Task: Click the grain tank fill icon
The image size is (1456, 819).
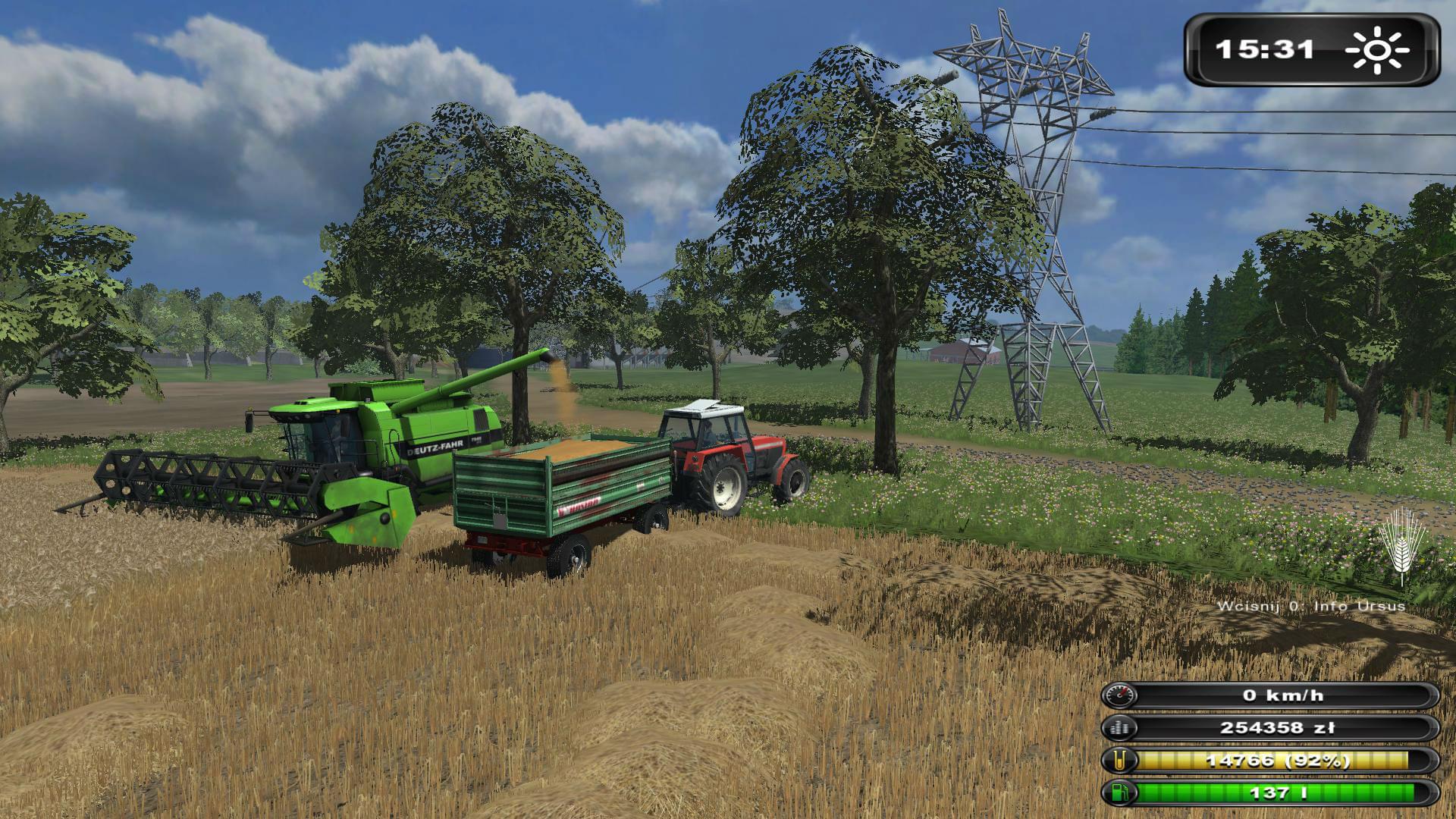Action: click(x=1120, y=761)
